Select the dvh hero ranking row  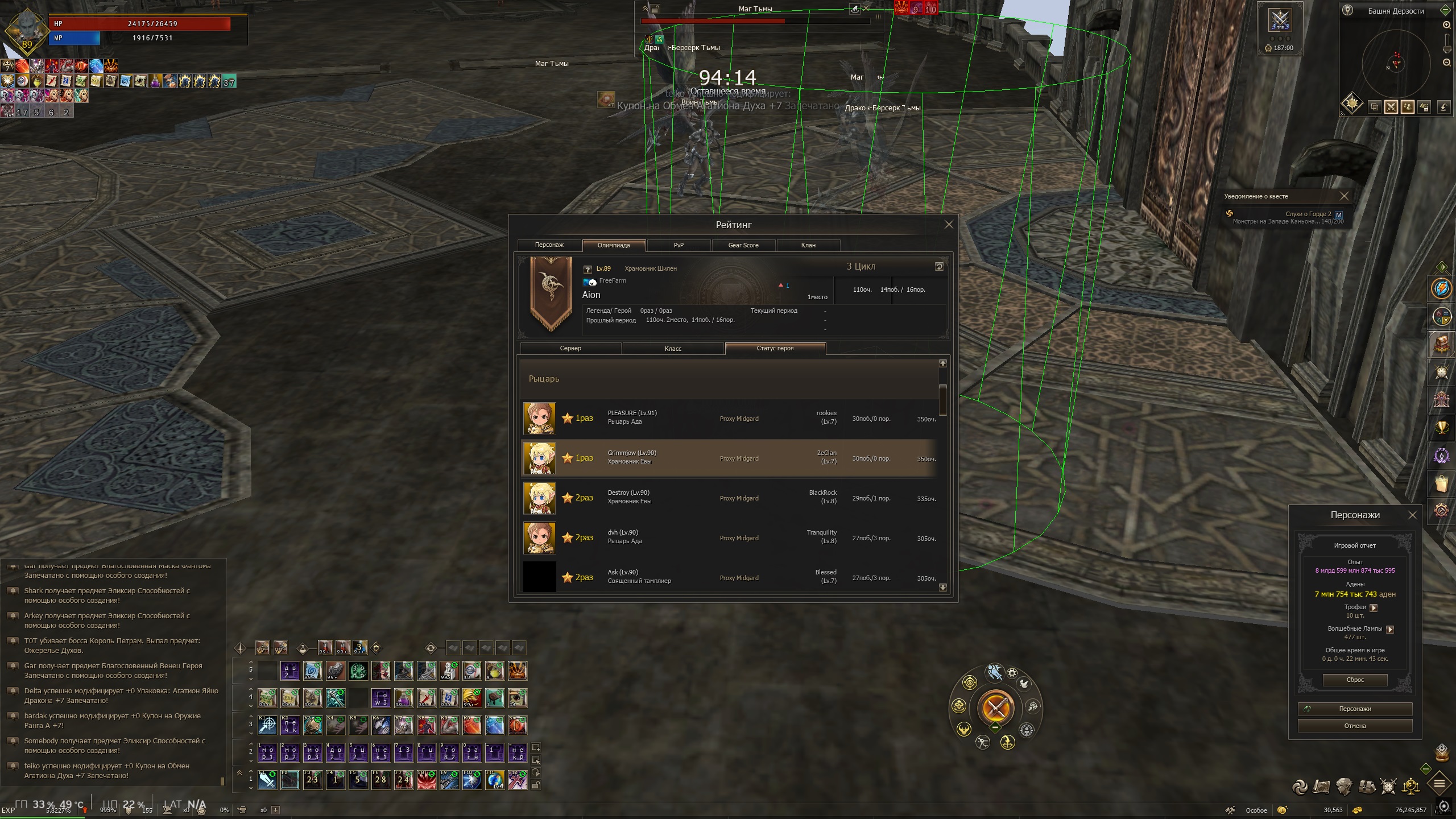coord(729,537)
